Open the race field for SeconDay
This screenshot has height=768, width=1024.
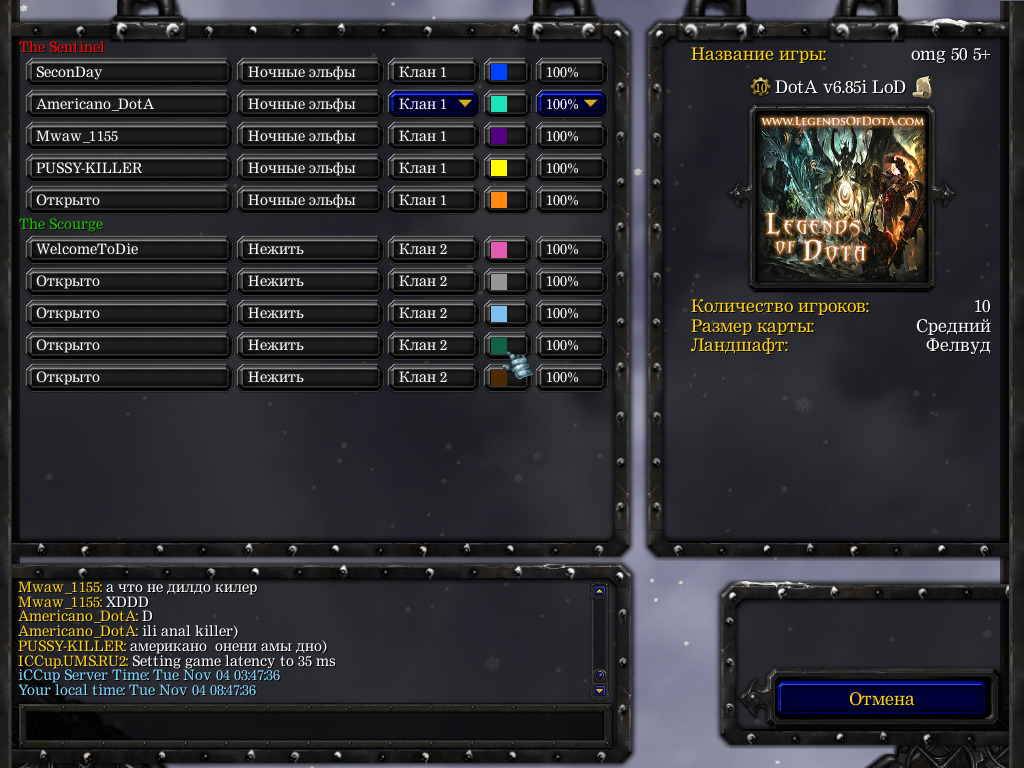point(309,72)
